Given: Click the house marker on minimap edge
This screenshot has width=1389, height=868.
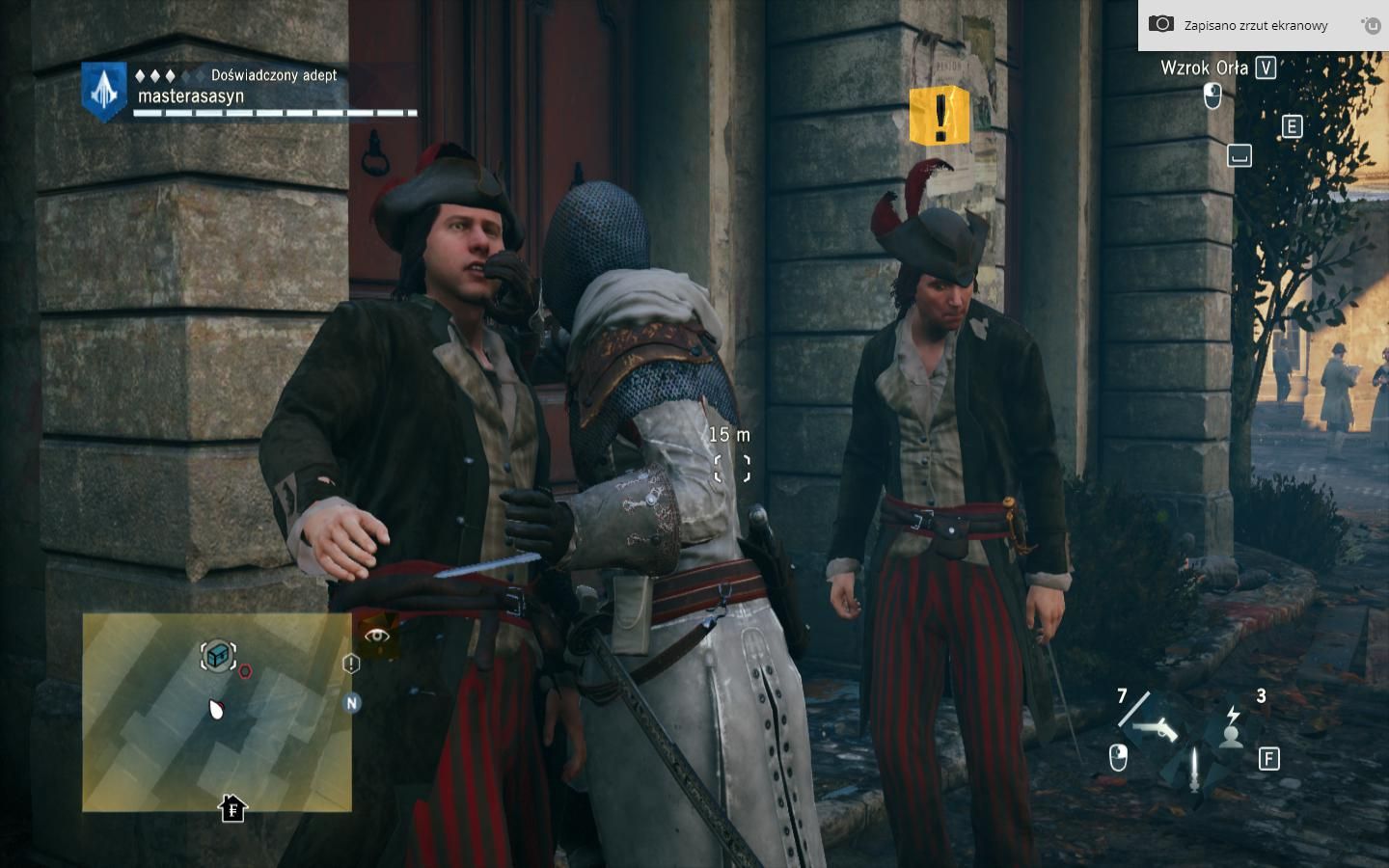Looking at the screenshot, I should point(232,808).
